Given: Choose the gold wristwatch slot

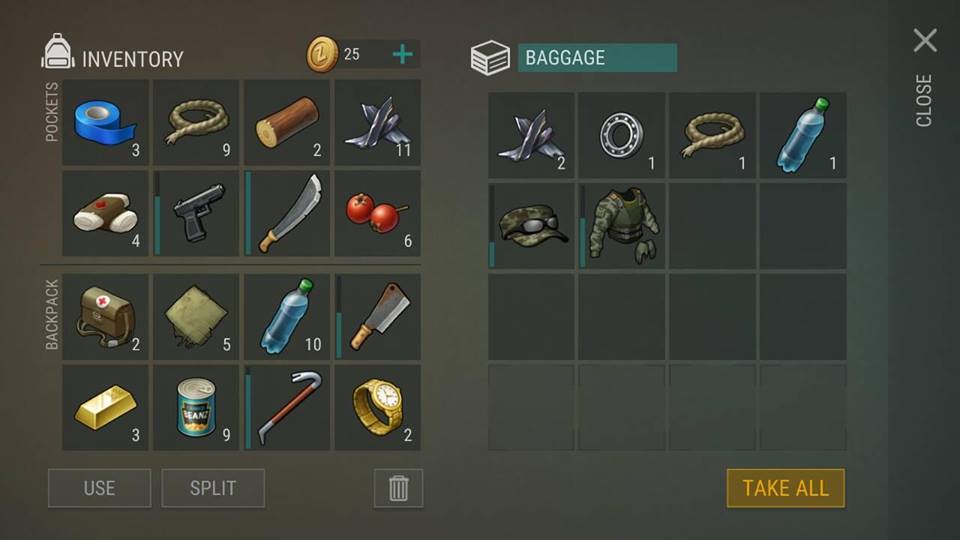Looking at the screenshot, I should point(377,407).
